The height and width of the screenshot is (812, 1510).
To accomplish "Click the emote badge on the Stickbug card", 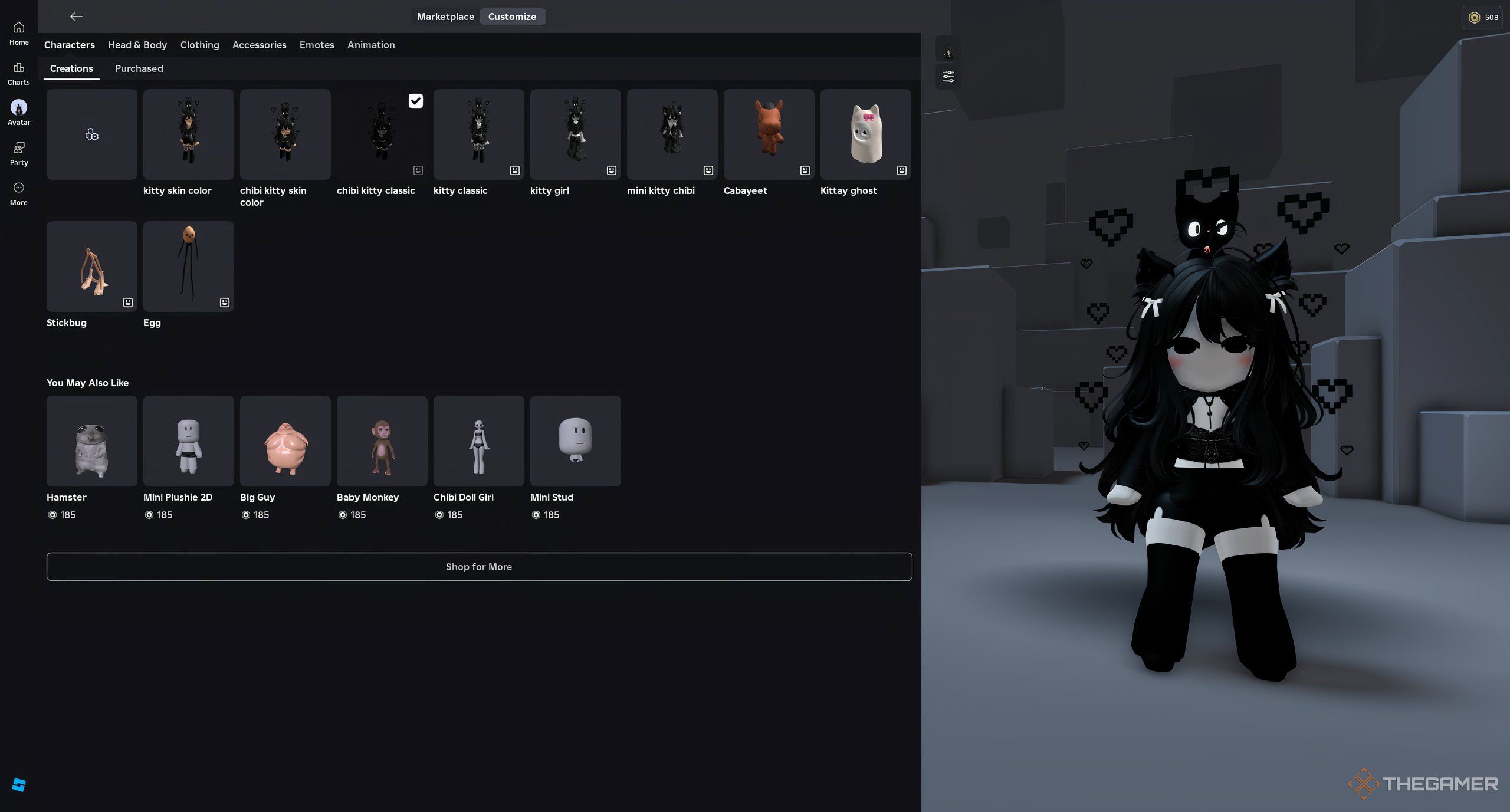I will 127,302.
